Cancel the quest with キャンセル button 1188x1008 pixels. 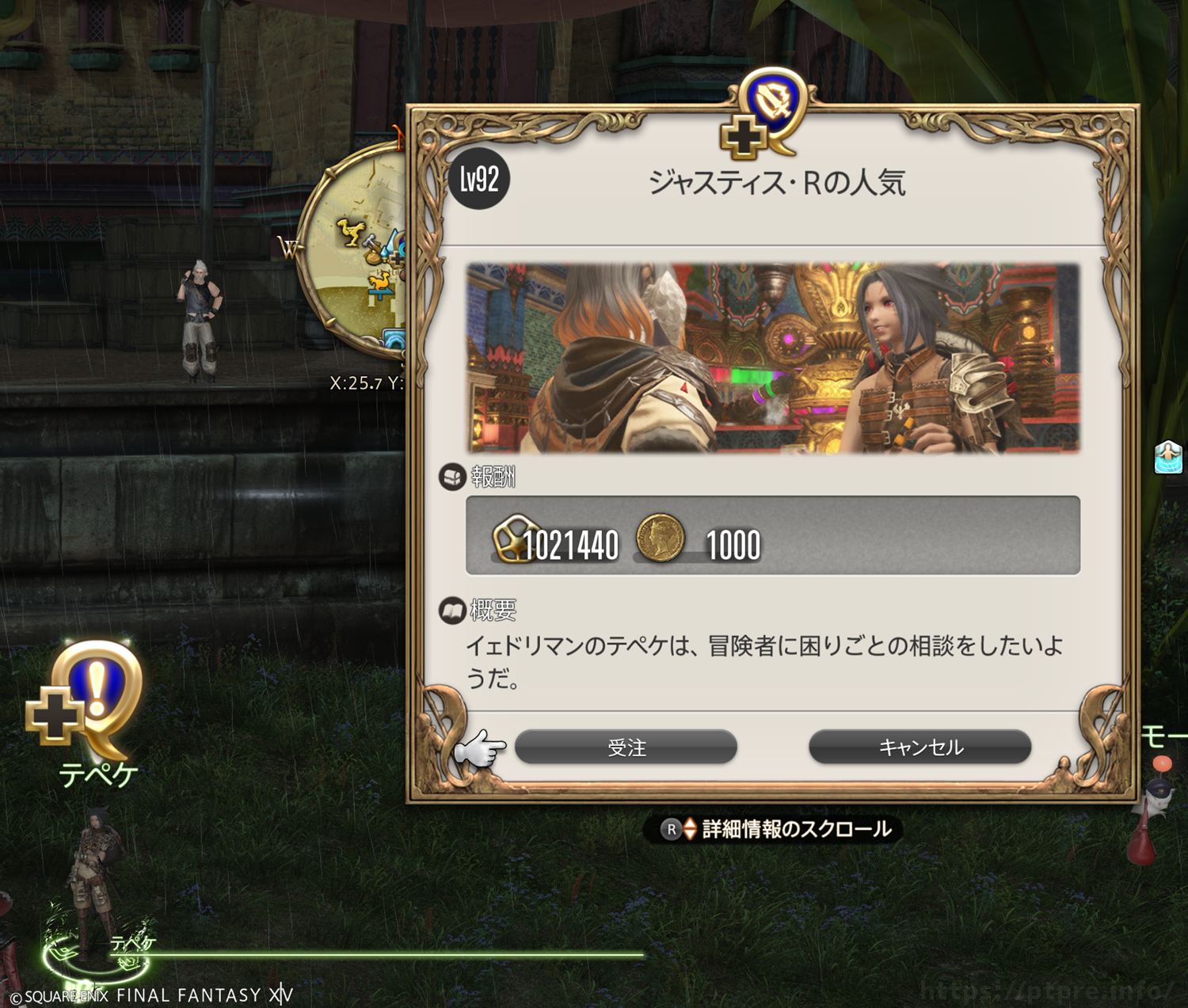920,747
